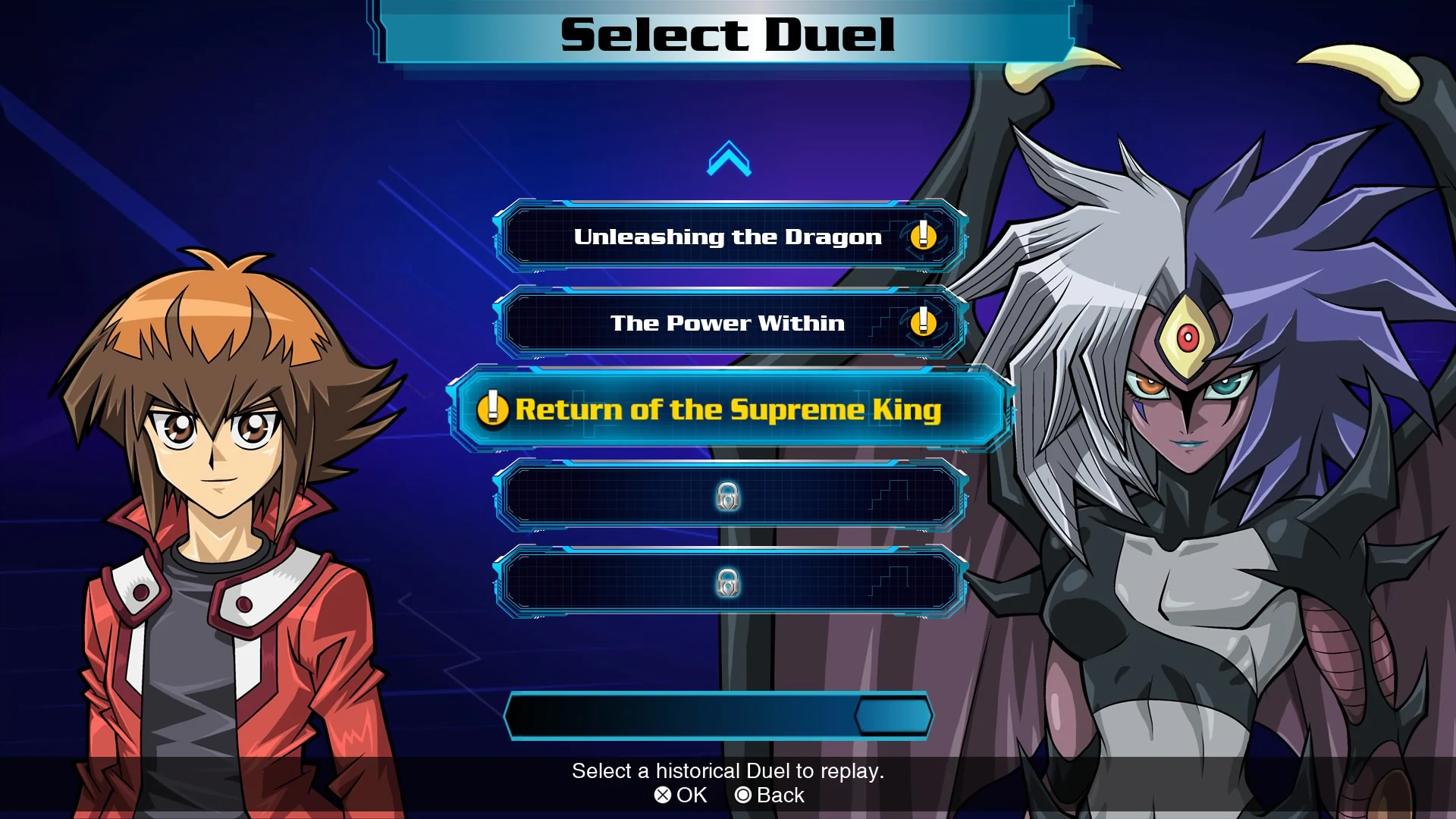The height and width of the screenshot is (819, 1456).
Task: Click the duel completion progress bar
Action: click(719, 714)
